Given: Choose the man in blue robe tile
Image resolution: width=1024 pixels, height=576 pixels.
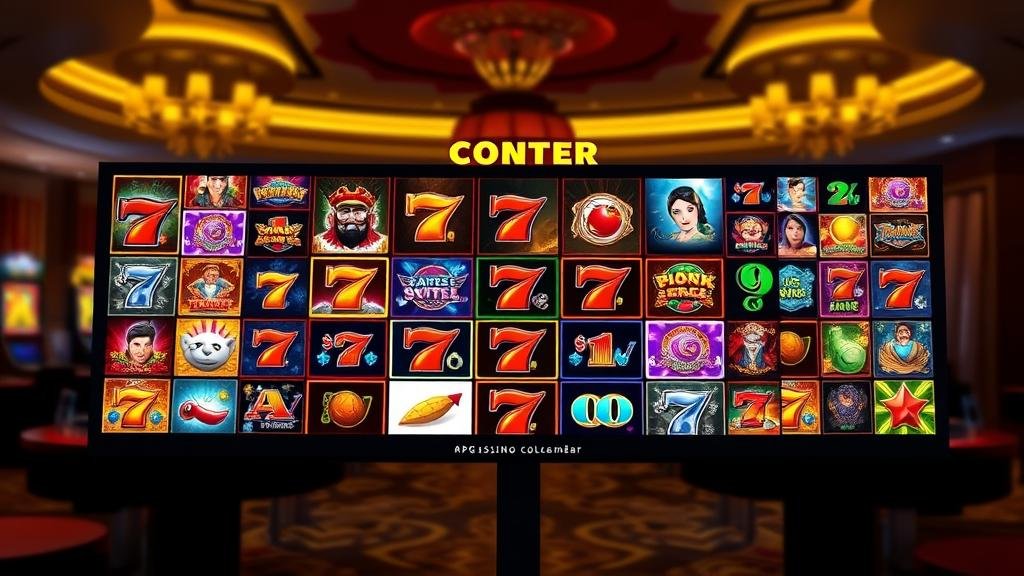Looking at the screenshot, I should click(x=902, y=348).
